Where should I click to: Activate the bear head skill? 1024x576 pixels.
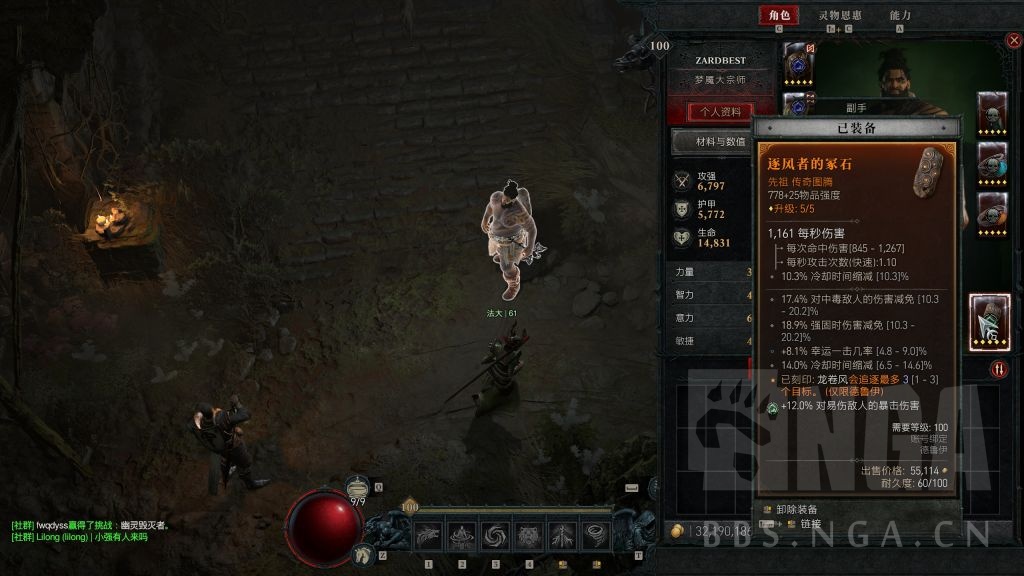click(x=529, y=536)
